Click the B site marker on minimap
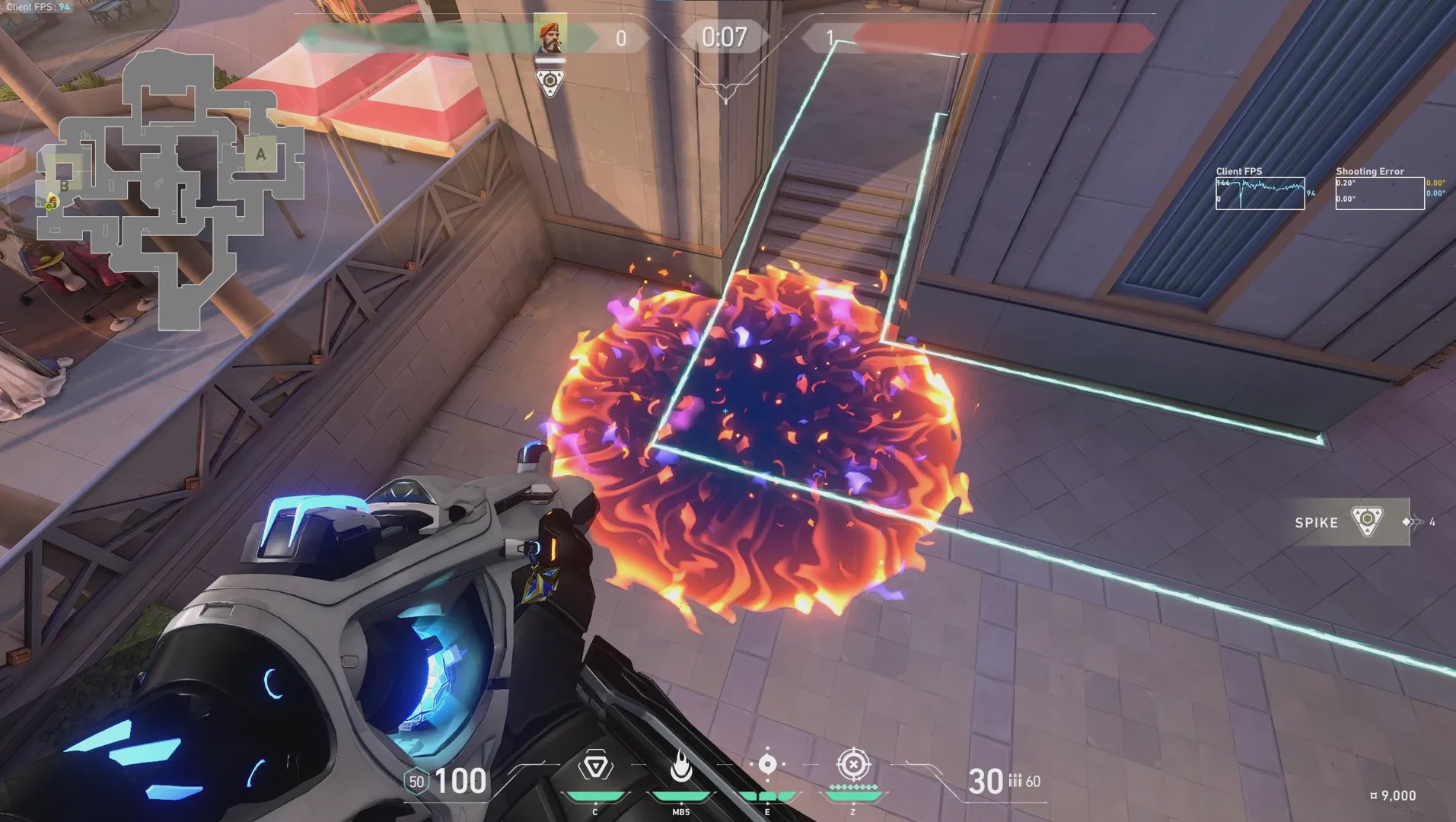 (64, 184)
